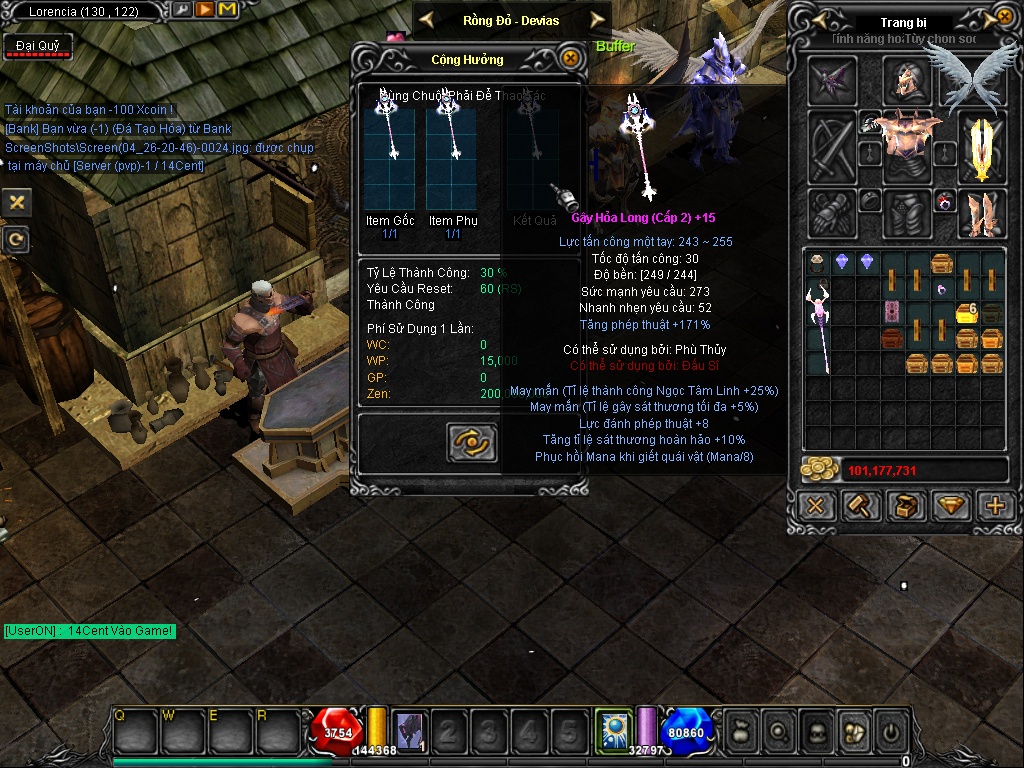Open the yellow M menu button
Screen dimensions: 1024x768
pyautogui.click(x=227, y=10)
